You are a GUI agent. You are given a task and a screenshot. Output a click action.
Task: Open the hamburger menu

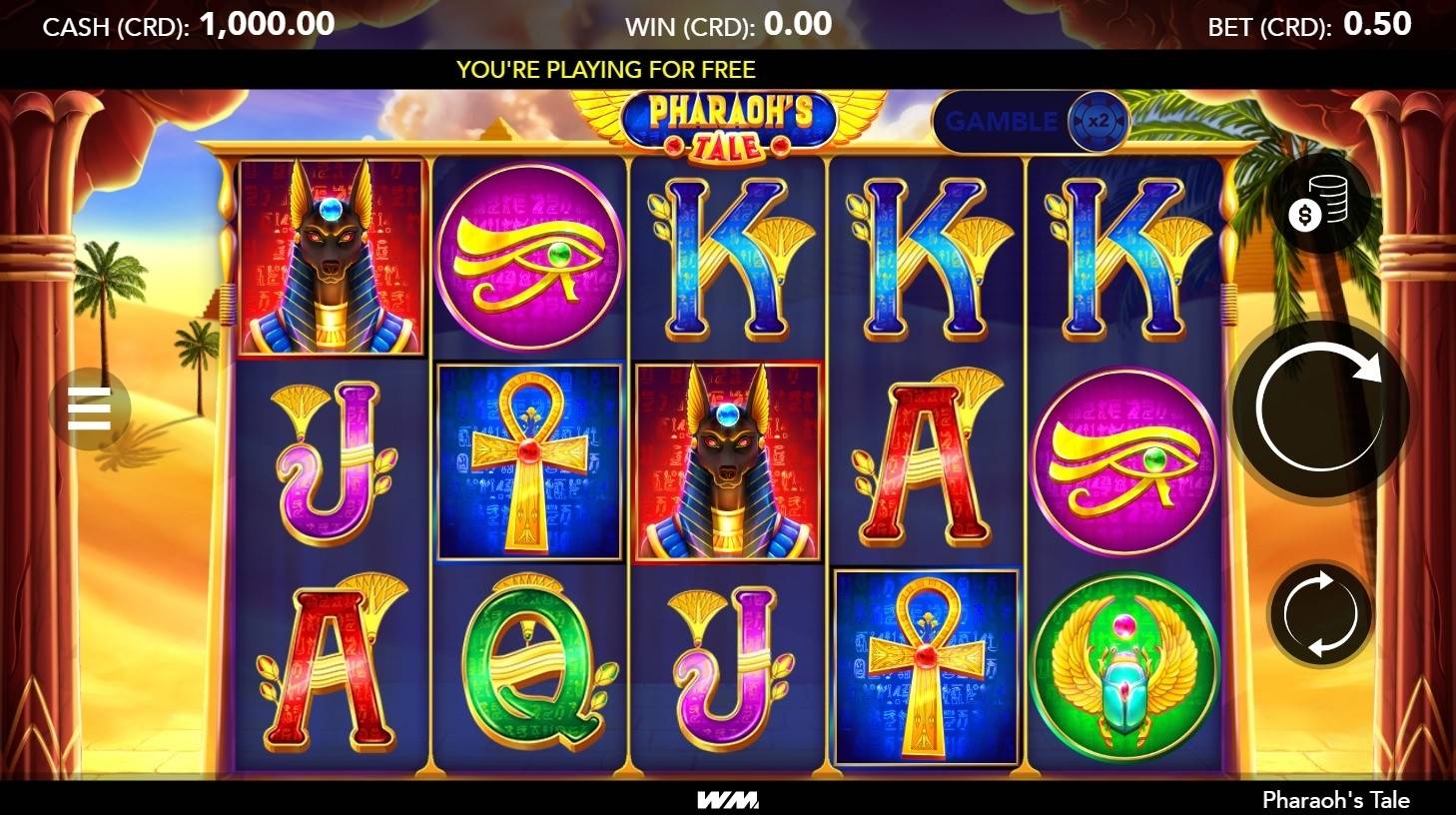89,409
